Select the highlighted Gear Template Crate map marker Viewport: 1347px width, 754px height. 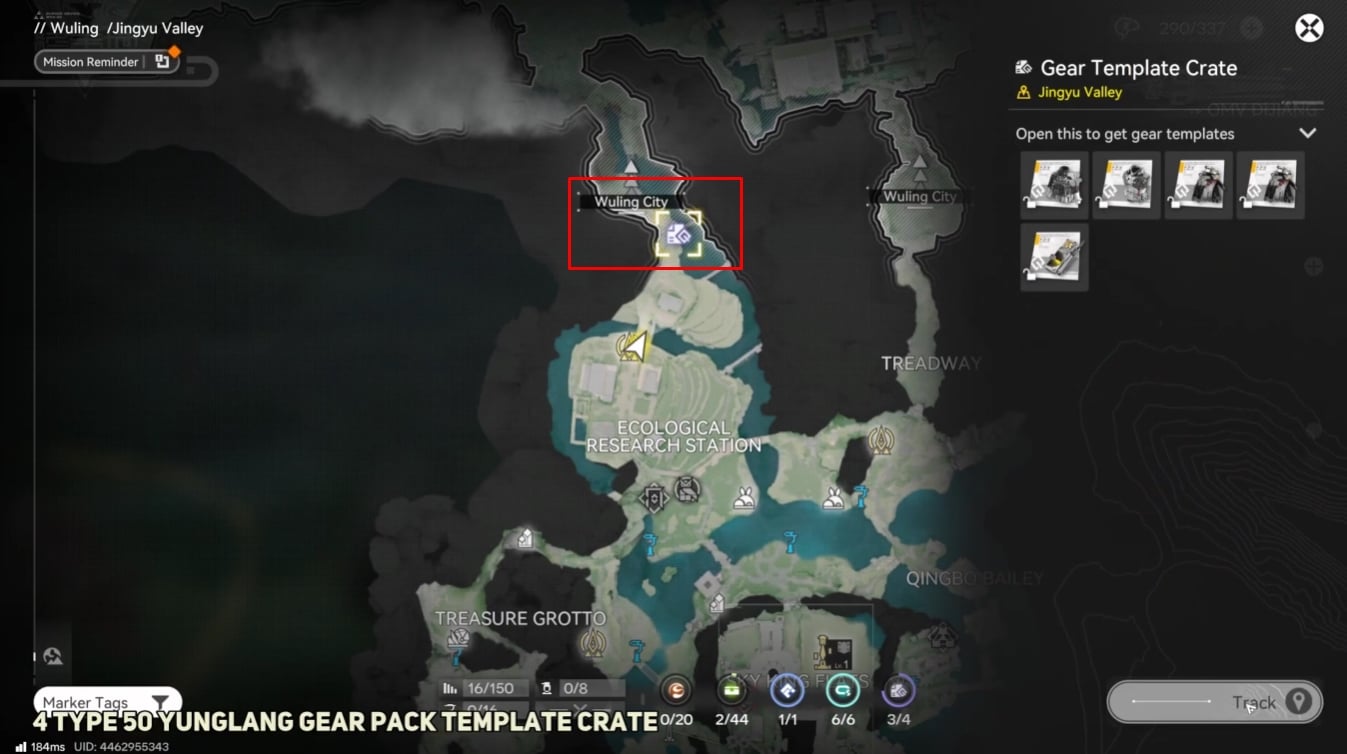point(679,234)
